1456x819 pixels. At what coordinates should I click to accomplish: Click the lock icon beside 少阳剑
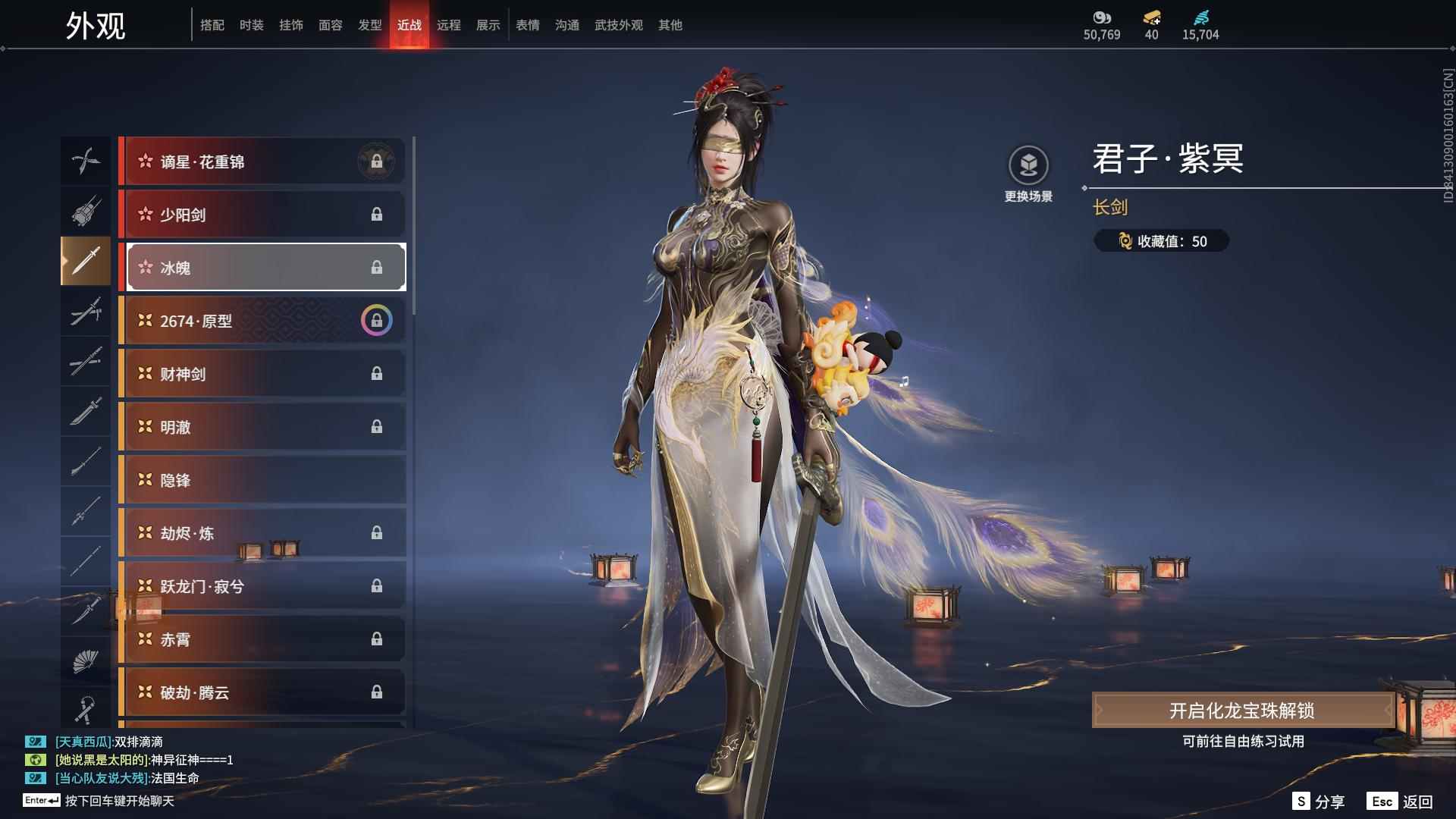pyautogui.click(x=377, y=215)
